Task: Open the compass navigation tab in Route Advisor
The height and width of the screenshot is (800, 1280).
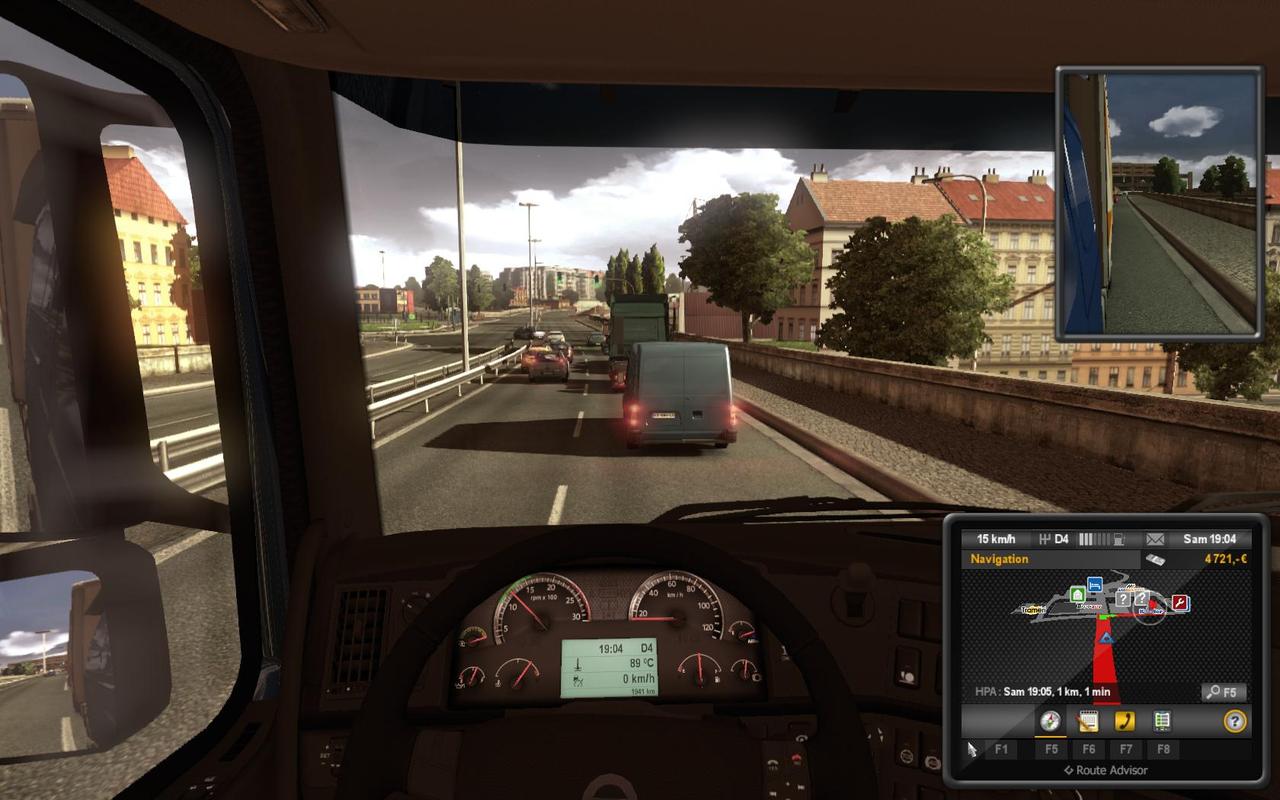Action: pyautogui.click(x=1049, y=721)
